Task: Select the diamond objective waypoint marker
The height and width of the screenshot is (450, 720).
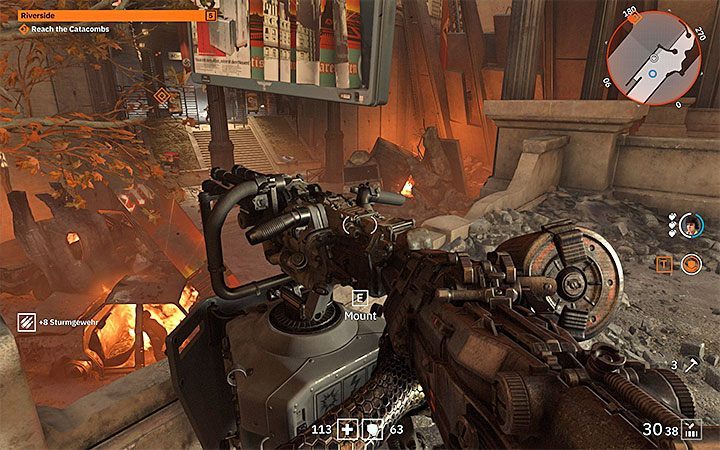Action: (159, 98)
